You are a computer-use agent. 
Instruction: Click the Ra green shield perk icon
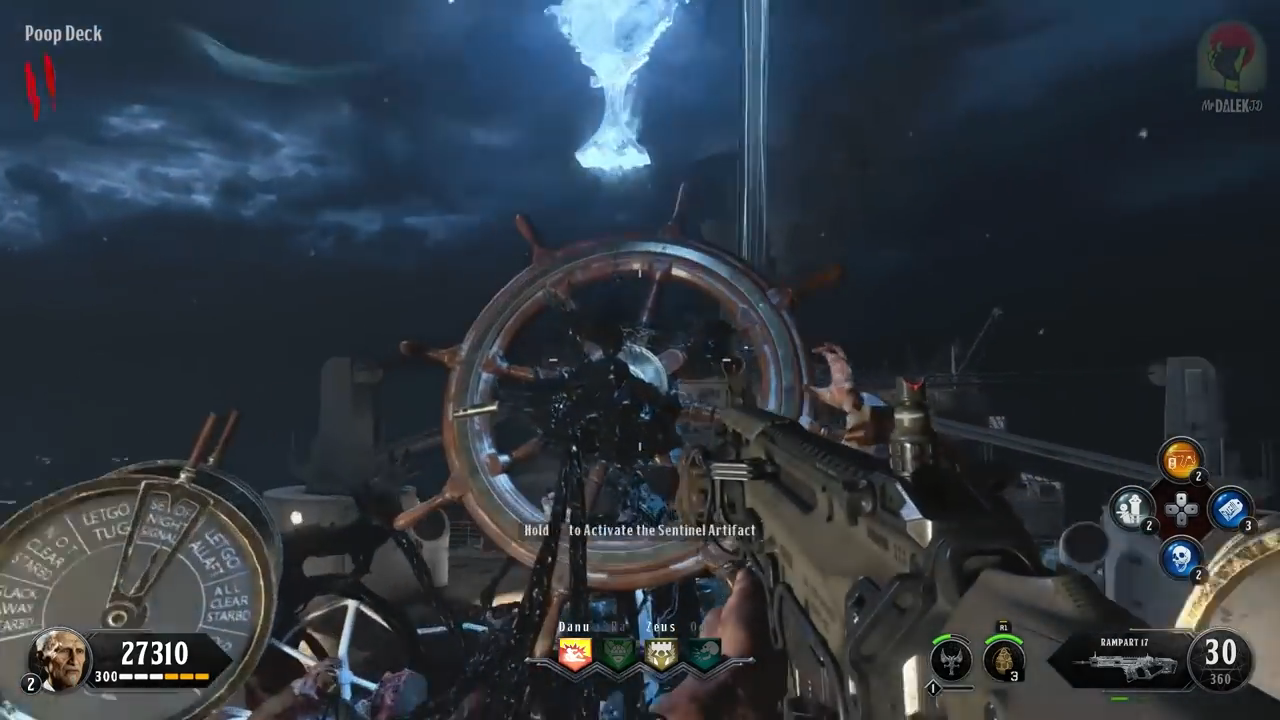[x=618, y=653]
